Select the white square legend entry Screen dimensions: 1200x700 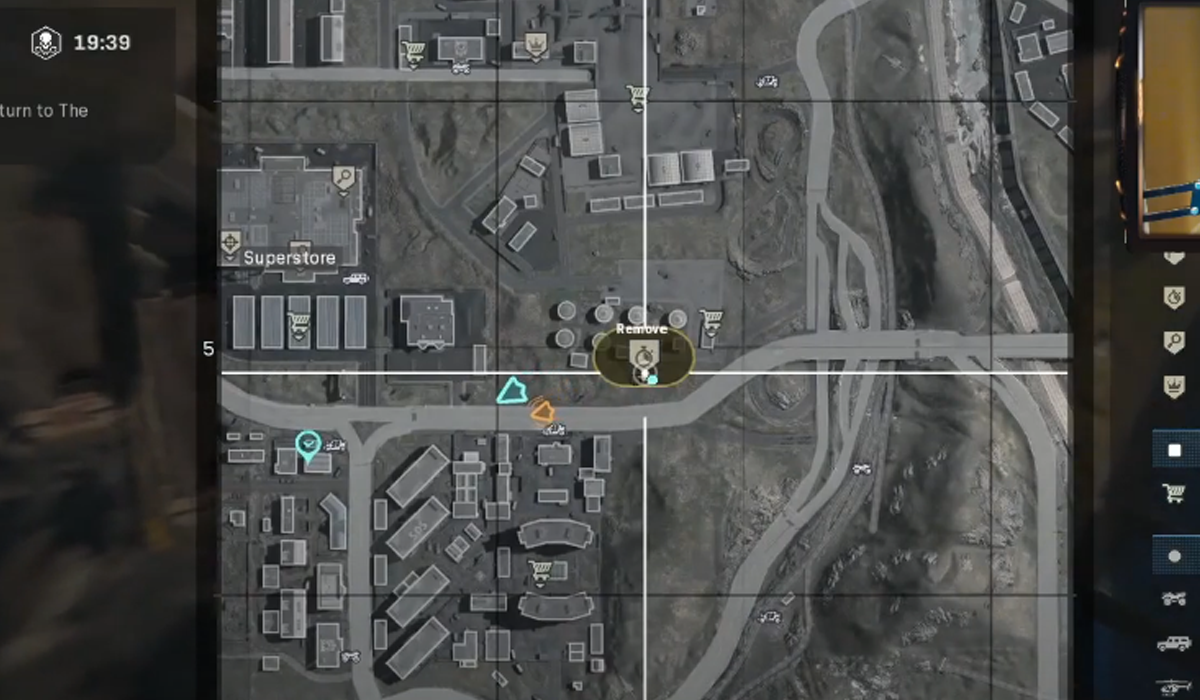tap(1174, 451)
